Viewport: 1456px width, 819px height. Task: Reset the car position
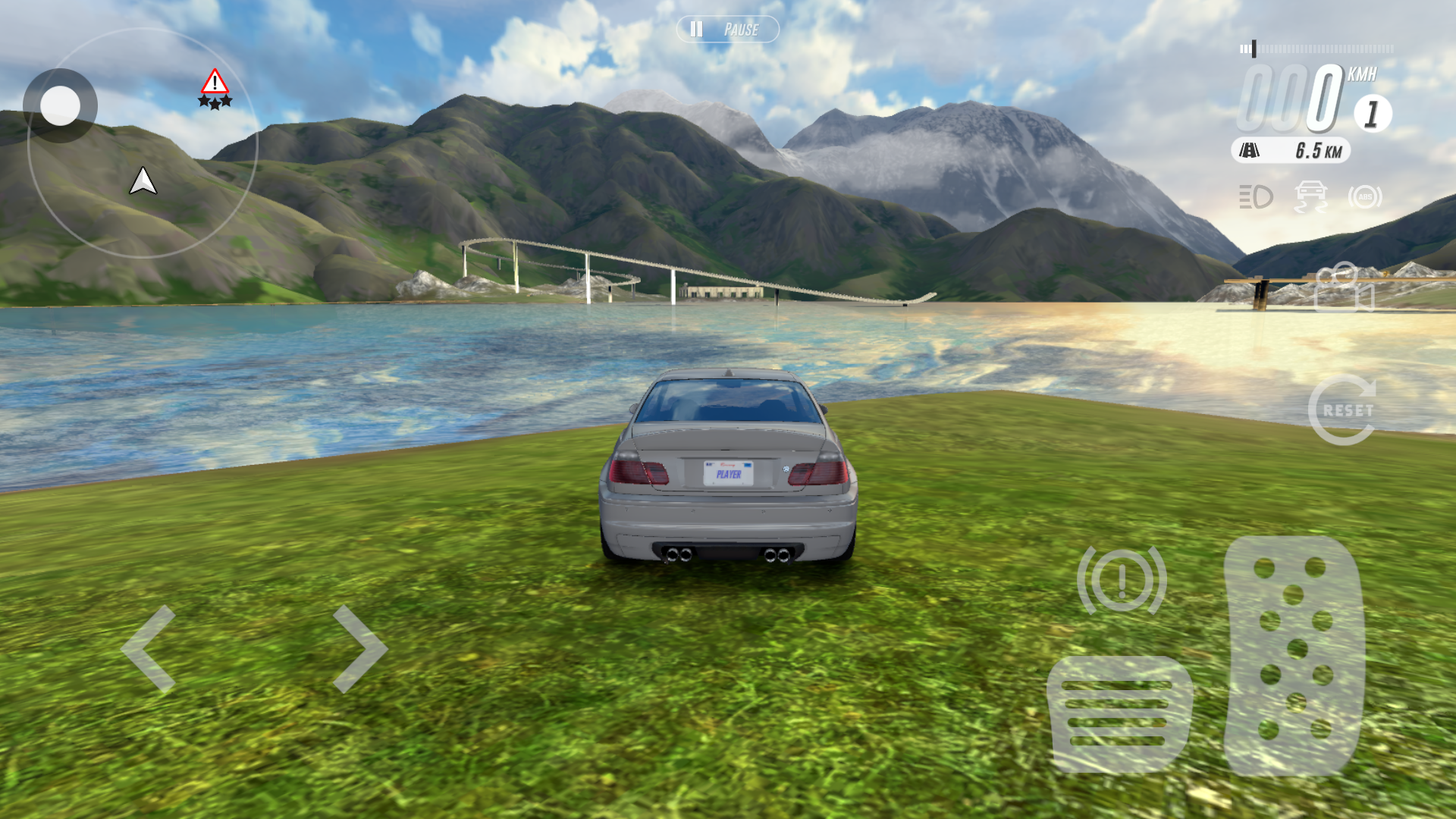click(1343, 409)
